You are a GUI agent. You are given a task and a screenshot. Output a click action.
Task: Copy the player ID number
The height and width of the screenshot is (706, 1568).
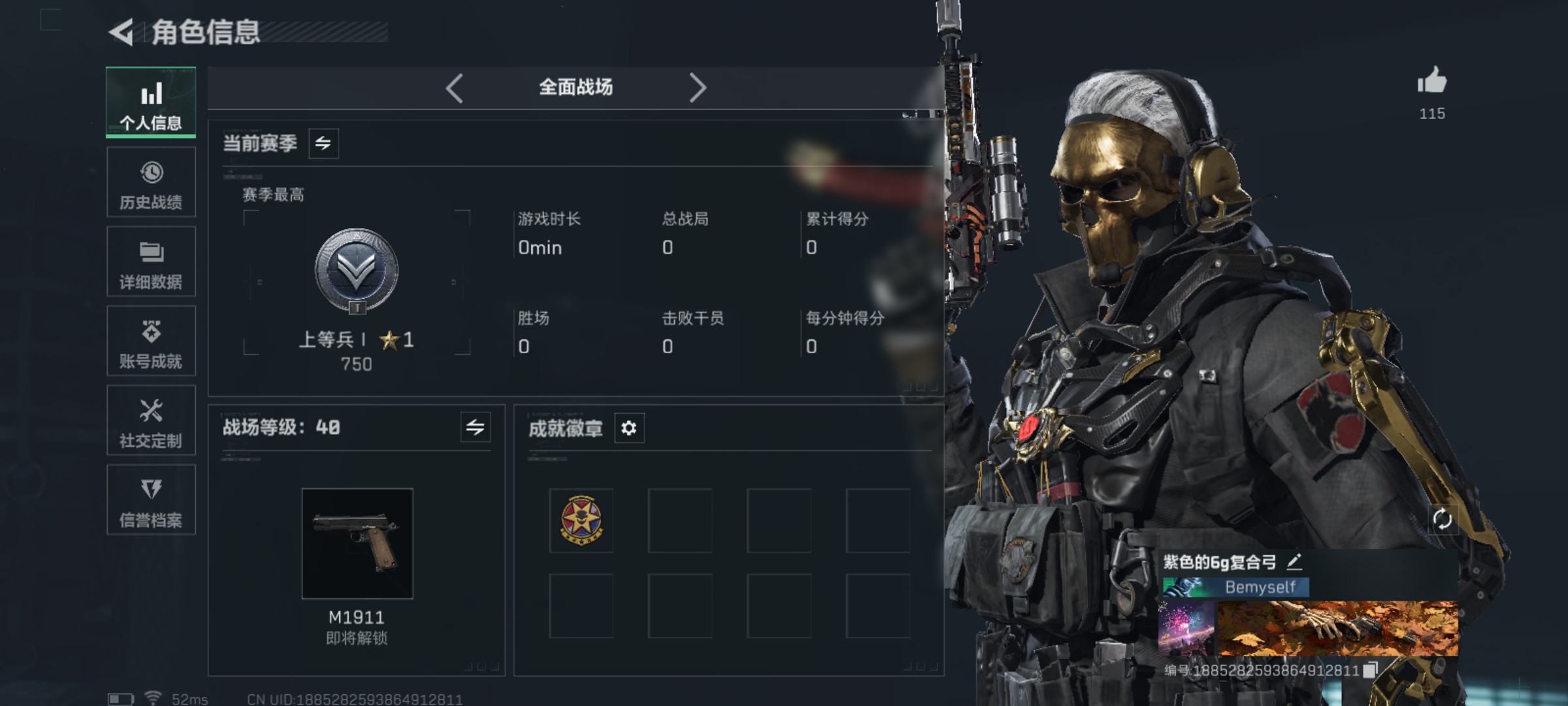pyautogui.click(x=1371, y=669)
